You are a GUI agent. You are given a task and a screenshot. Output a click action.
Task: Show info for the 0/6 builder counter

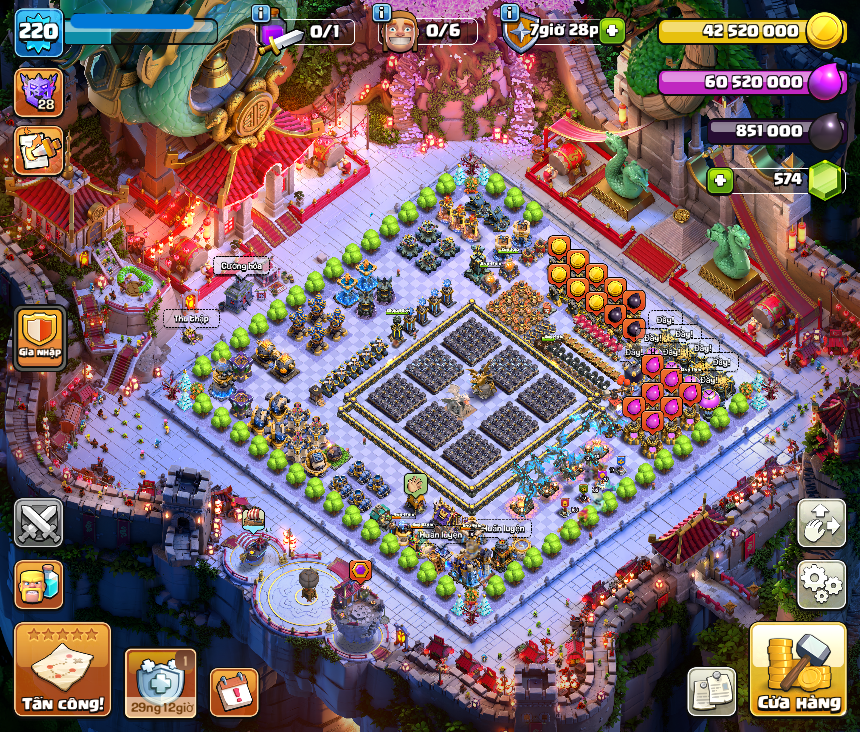point(381,13)
